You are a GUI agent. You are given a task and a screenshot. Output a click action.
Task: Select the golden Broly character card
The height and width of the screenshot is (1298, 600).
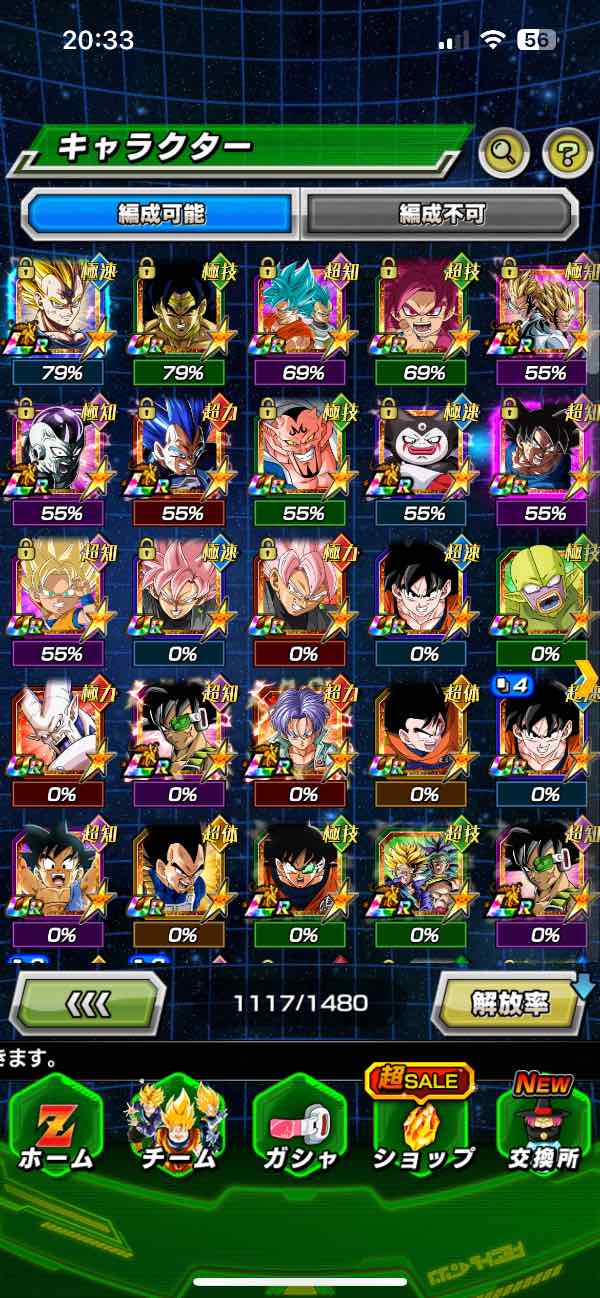[x=182, y=308]
